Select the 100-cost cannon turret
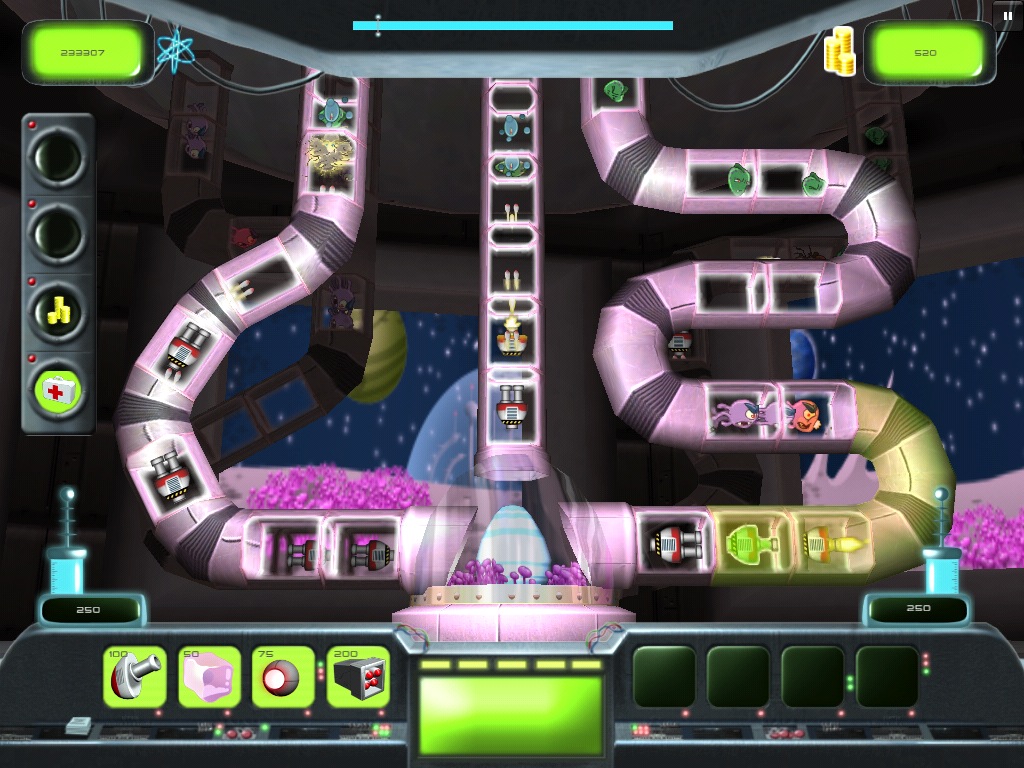Viewport: 1024px width, 768px height. pyautogui.click(x=135, y=677)
